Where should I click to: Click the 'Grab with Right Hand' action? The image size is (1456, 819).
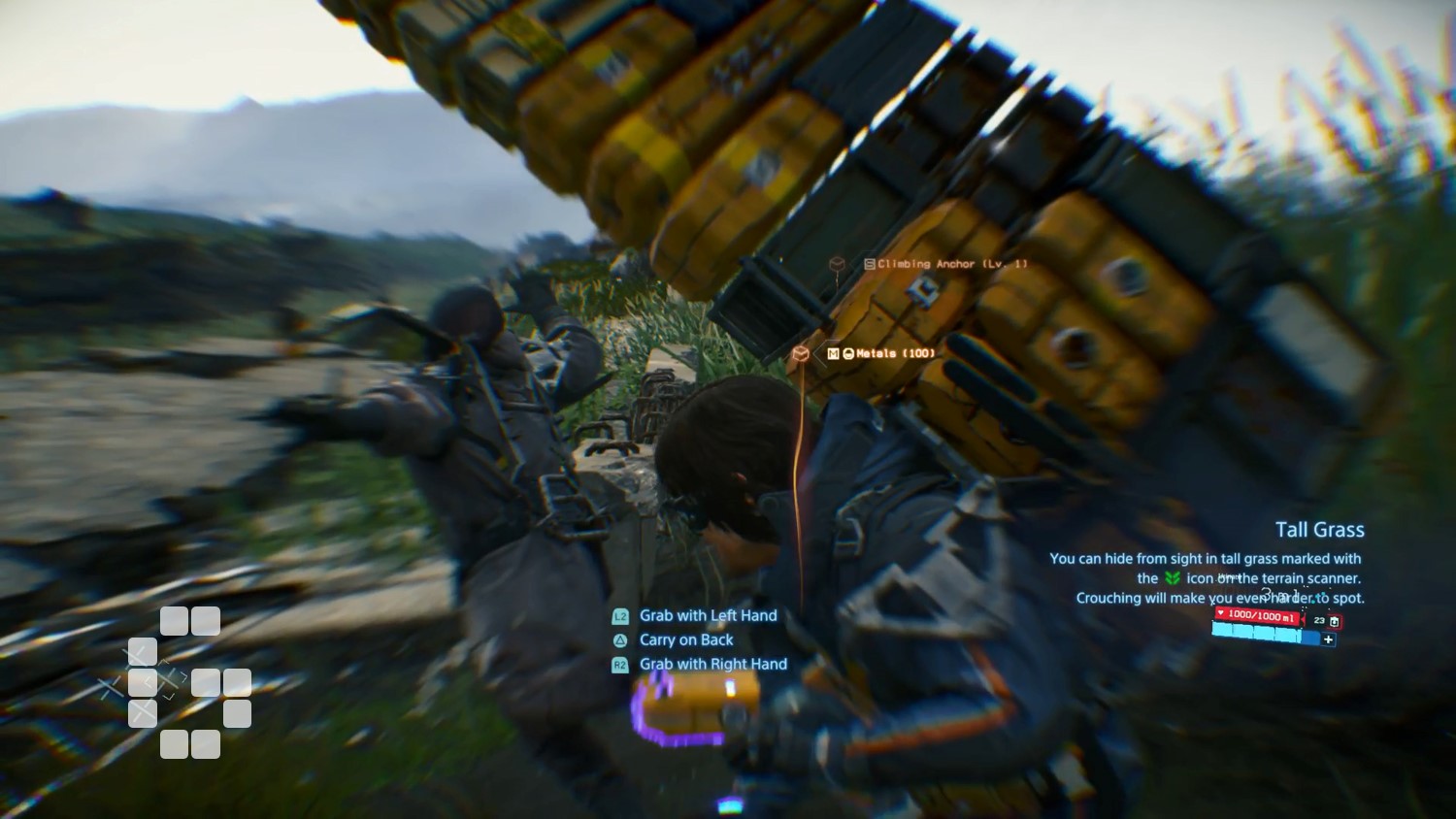click(x=711, y=665)
